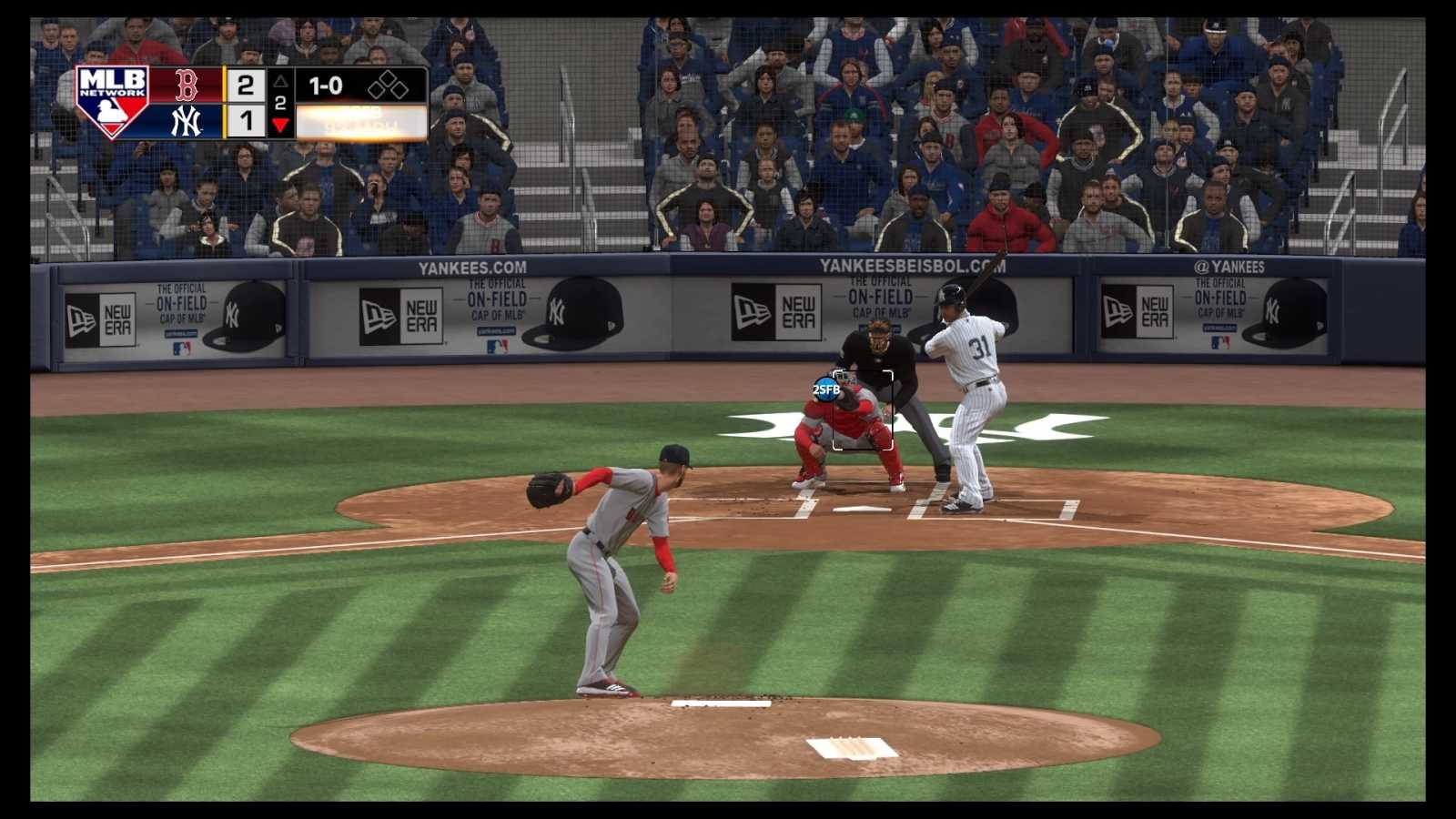This screenshot has width=1456, height=819.
Task: Select the Red Sox logo on the scoreboard
Action: pos(187,86)
